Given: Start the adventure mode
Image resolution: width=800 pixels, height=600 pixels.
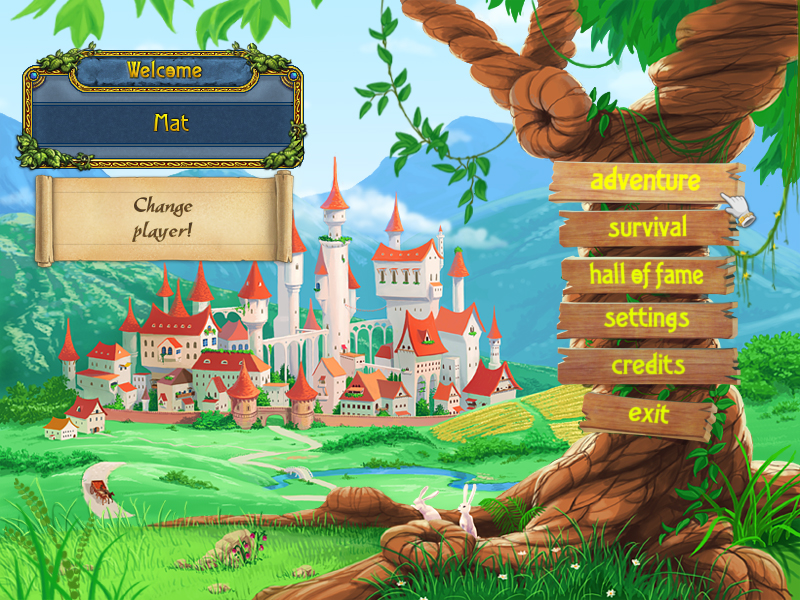Looking at the screenshot, I should click(x=645, y=181).
